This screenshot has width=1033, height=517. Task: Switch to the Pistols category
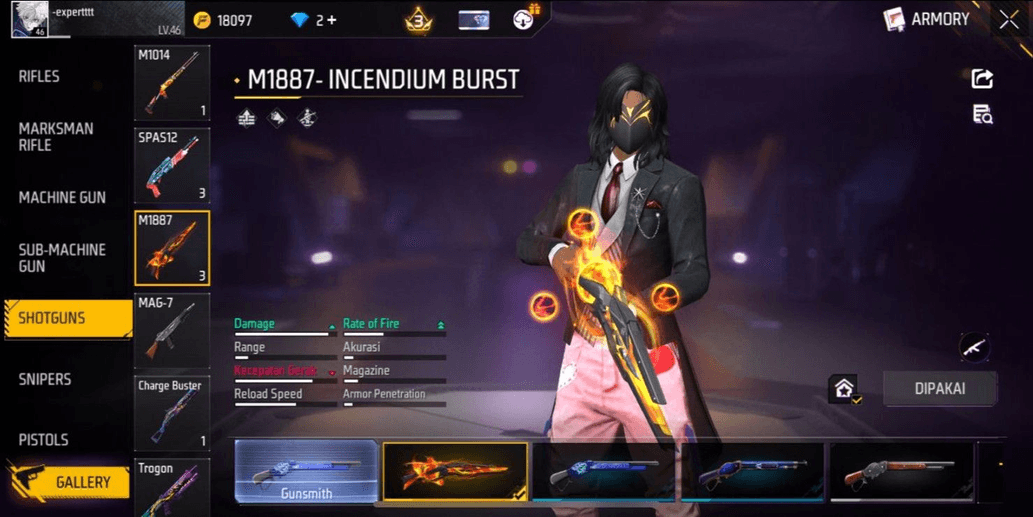pyautogui.click(x=43, y=440)
